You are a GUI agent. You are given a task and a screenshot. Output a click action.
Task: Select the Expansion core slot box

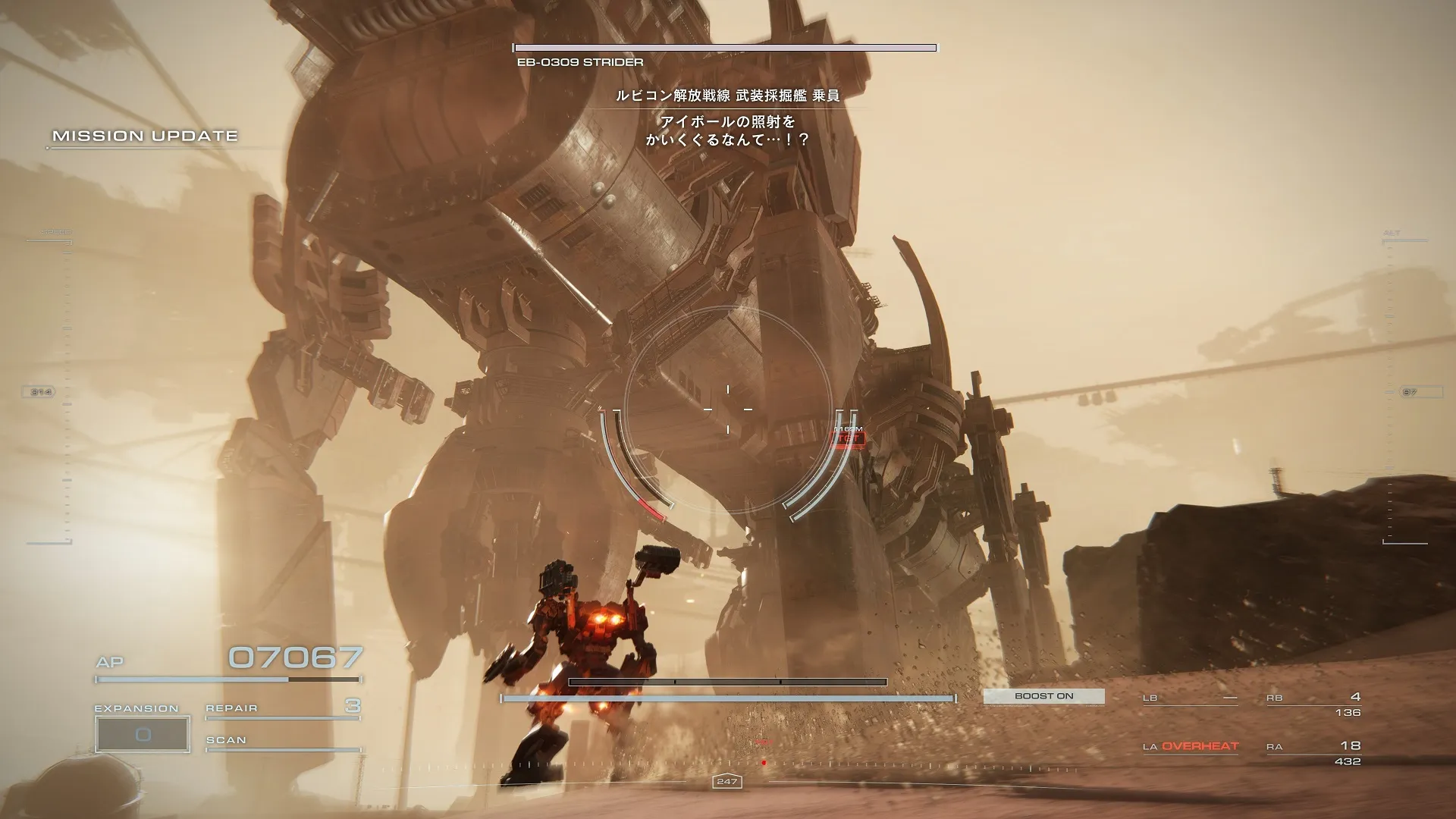point(143,733)
